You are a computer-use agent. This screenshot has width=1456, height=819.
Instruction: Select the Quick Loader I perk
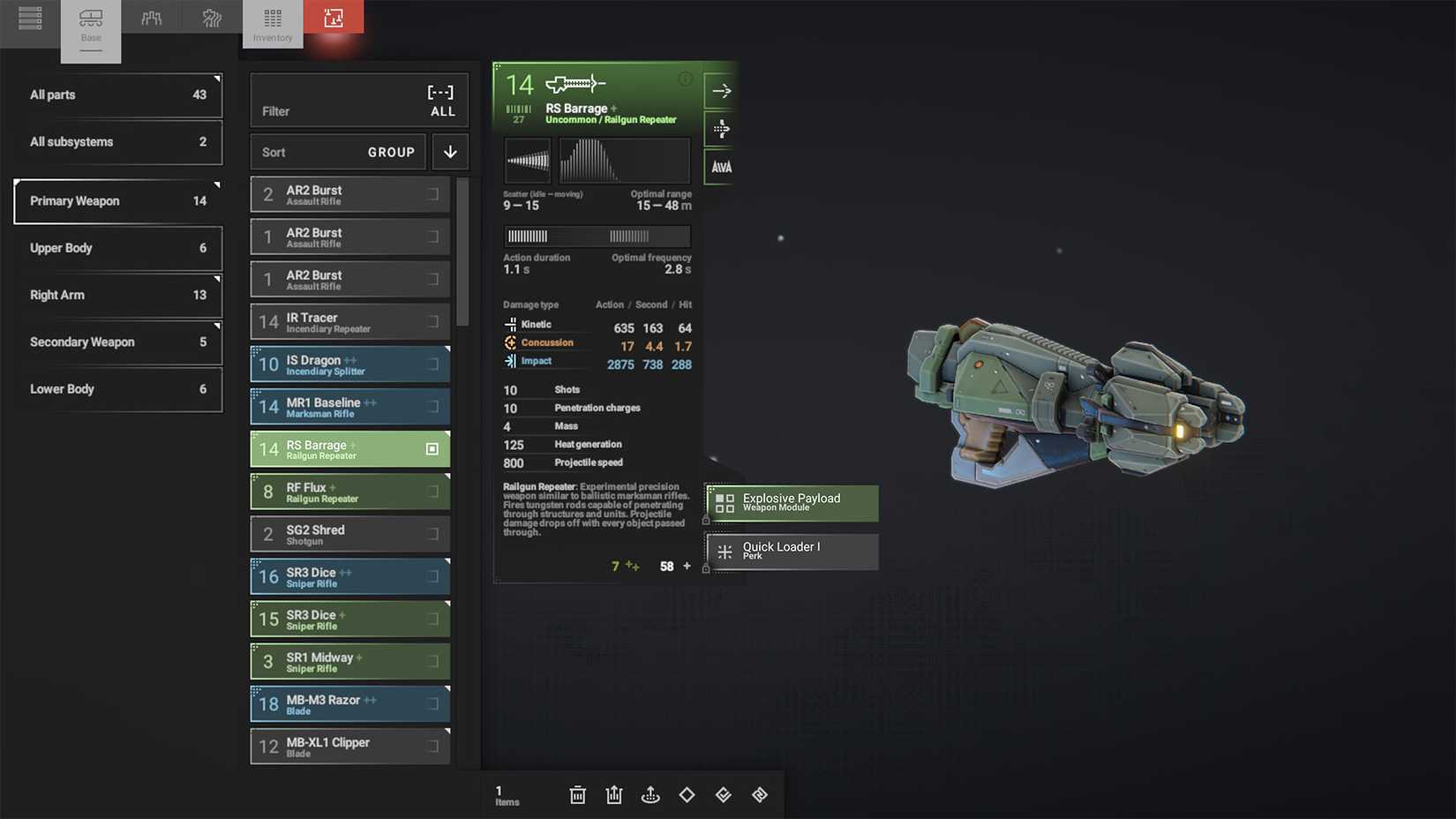coord(791,552)
